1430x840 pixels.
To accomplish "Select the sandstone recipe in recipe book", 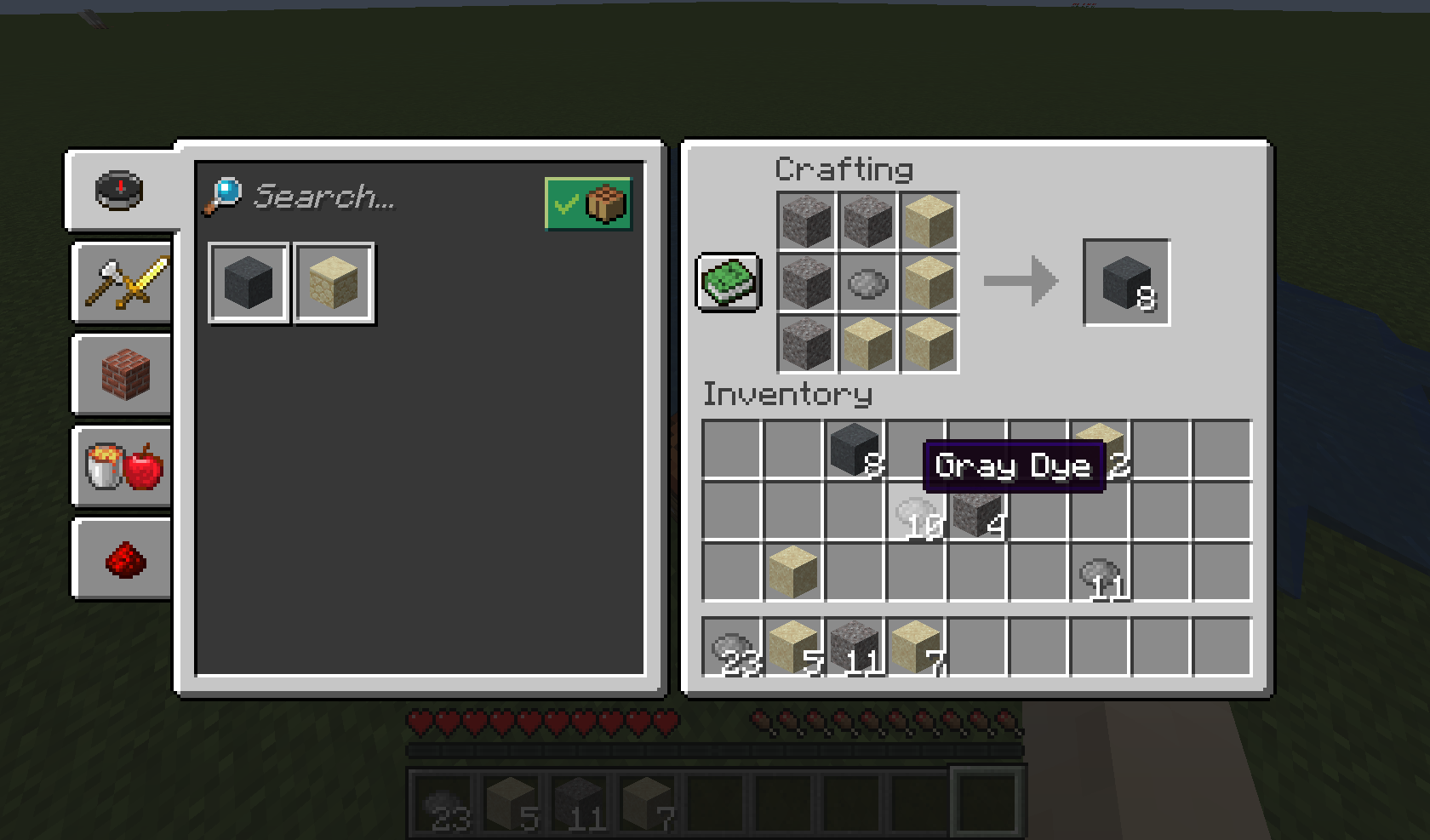I will [x=334, y=282].
